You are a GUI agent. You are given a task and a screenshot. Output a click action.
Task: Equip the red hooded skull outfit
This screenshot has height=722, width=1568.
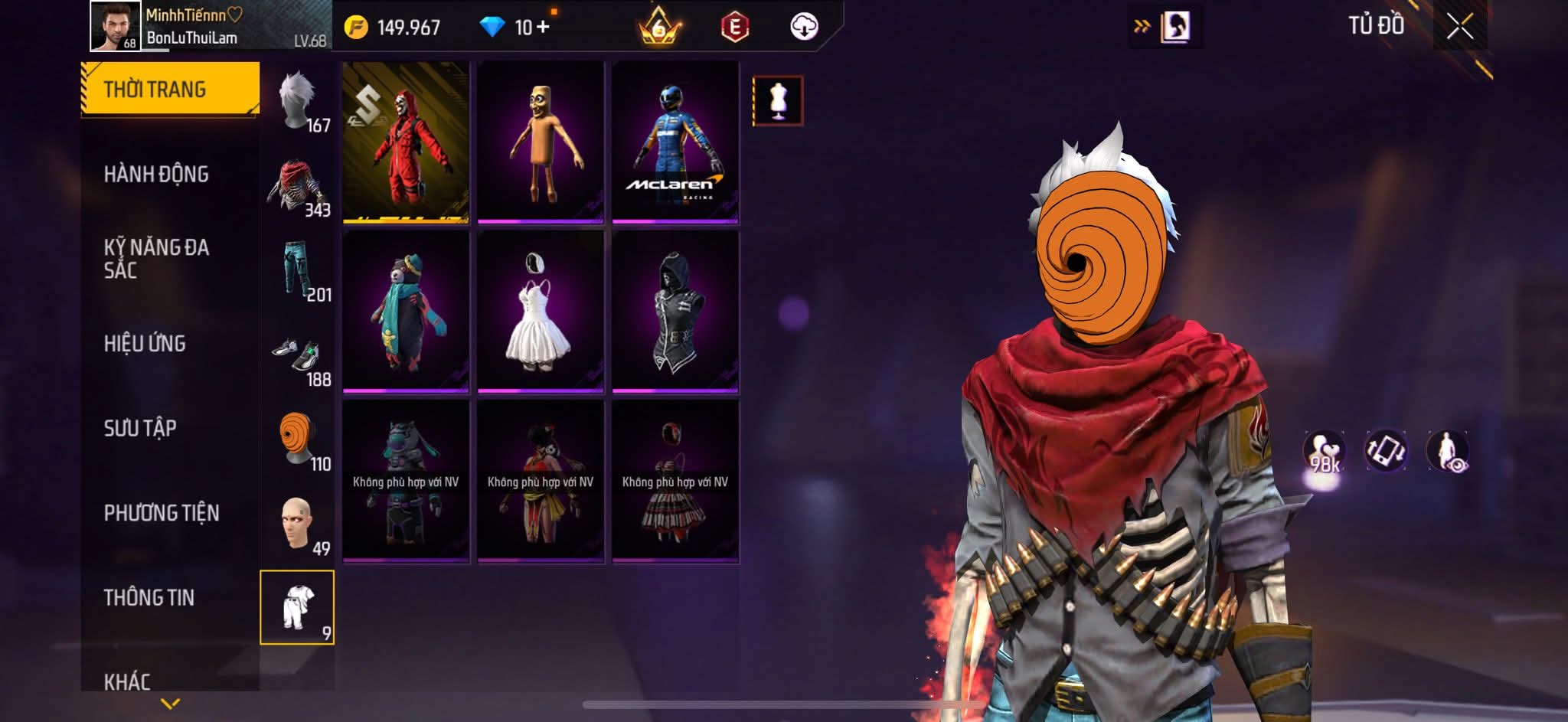406,142
